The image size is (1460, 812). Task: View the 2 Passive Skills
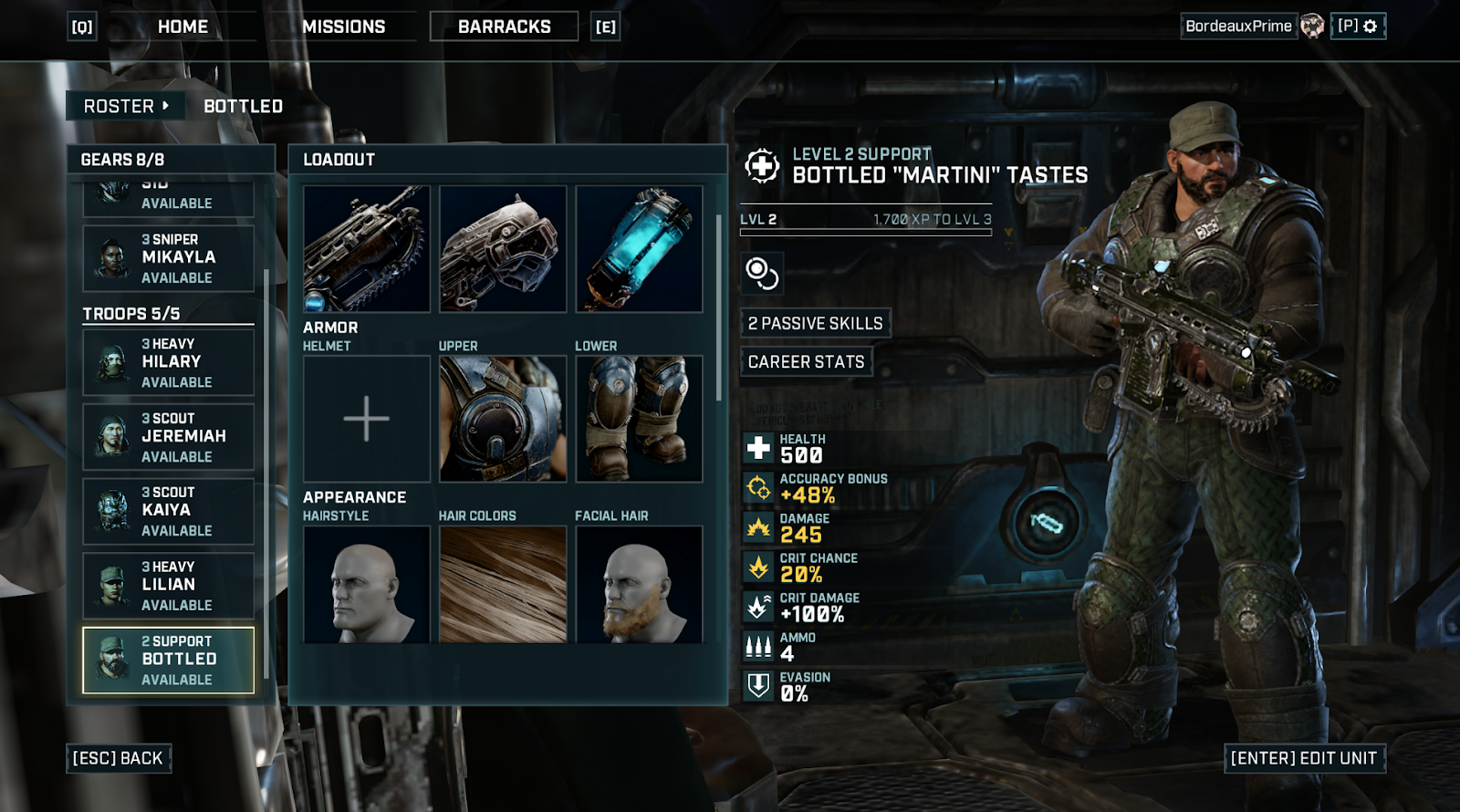point(815,323)
